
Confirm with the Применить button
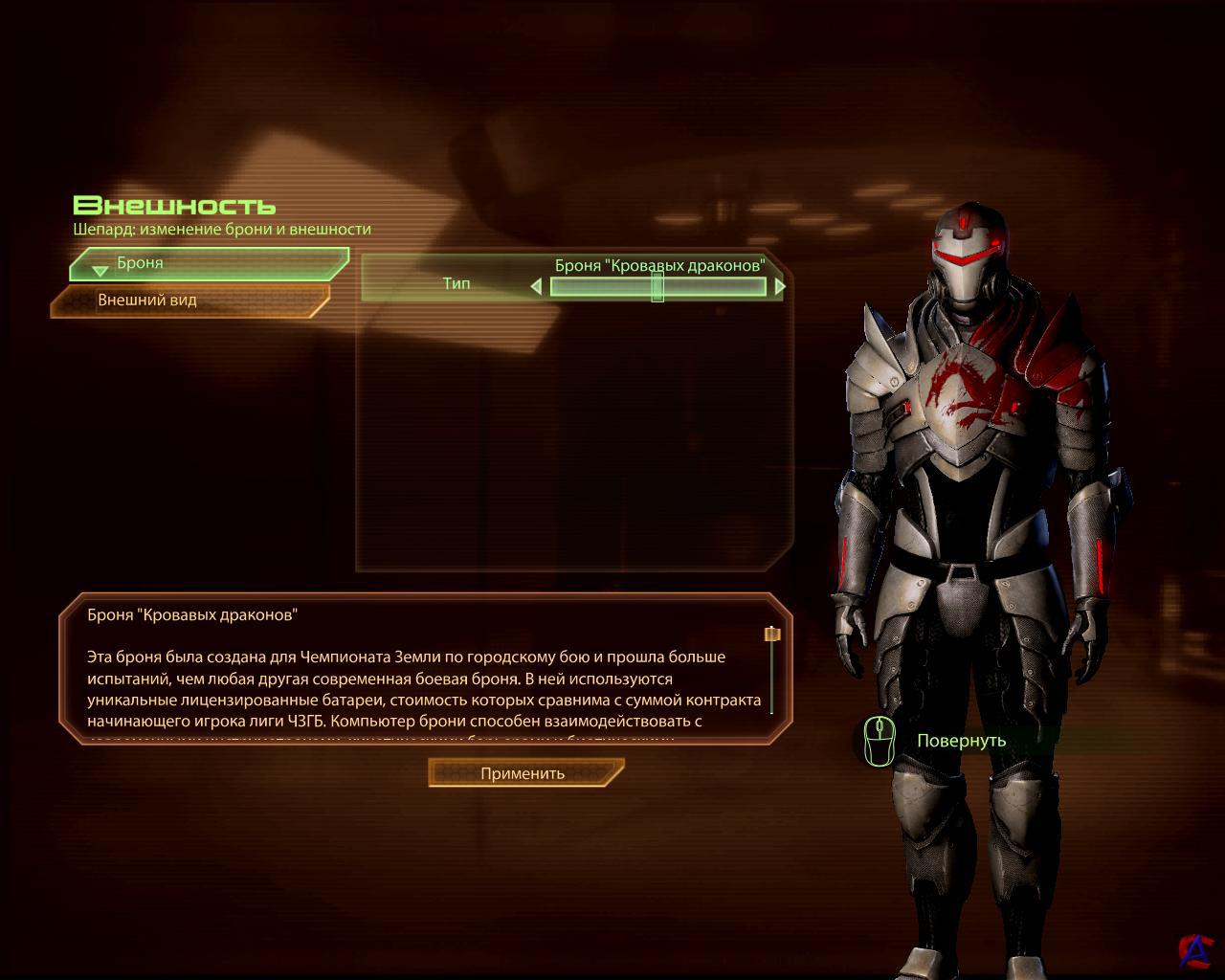click(524, 773)
